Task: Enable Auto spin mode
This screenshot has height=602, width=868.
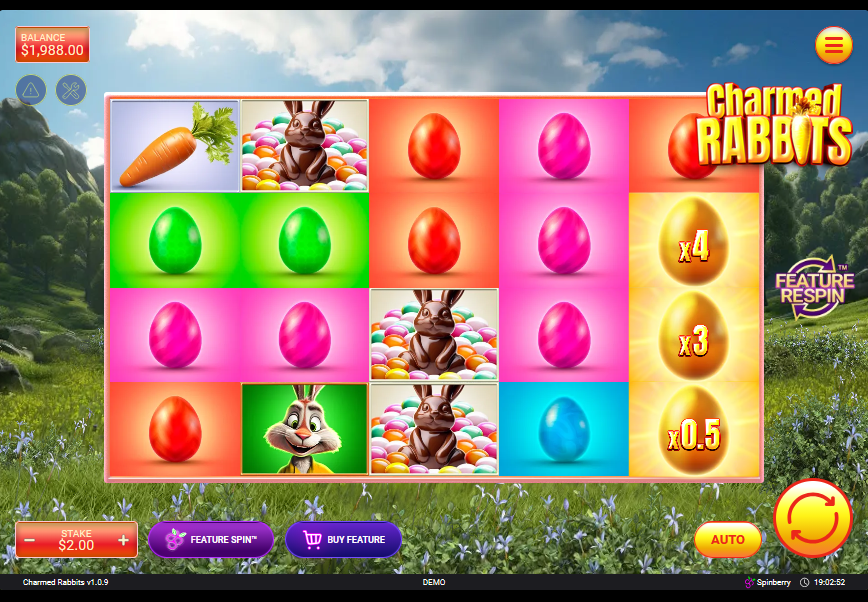Action: (x=727, y=540)
